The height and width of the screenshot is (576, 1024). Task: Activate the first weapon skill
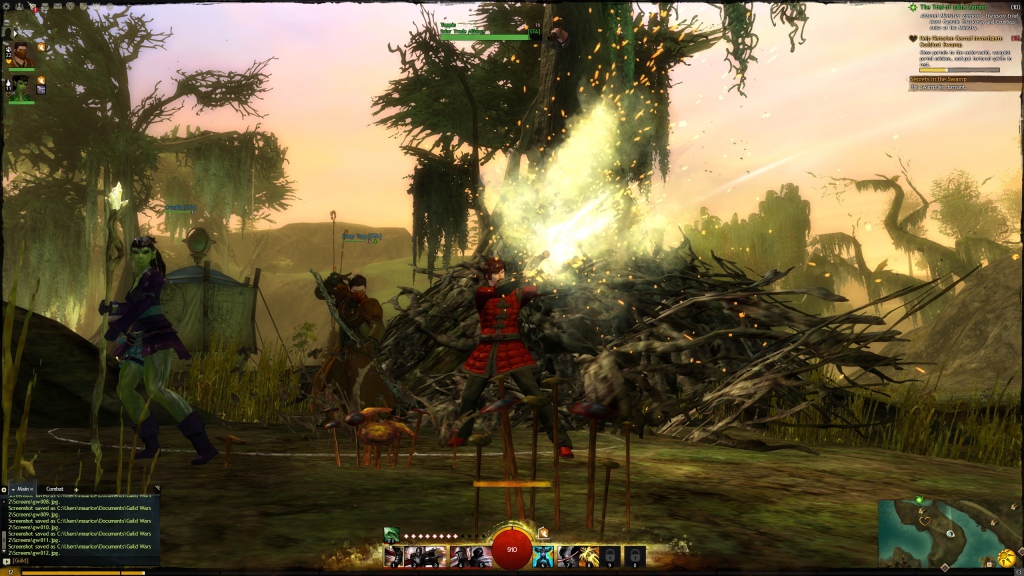(393, 556)
